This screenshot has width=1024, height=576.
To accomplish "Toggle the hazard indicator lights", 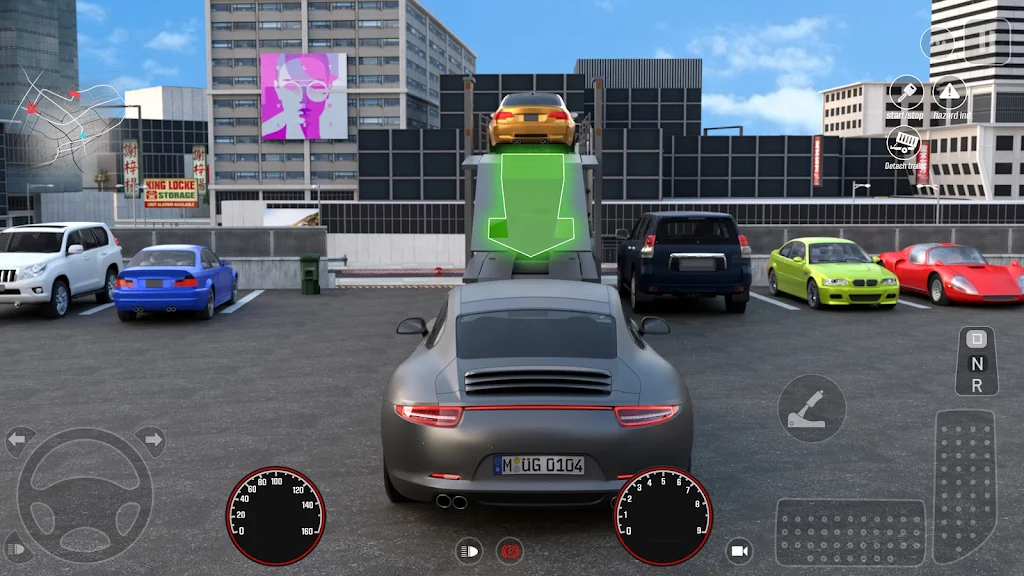I will pos(950,93).
